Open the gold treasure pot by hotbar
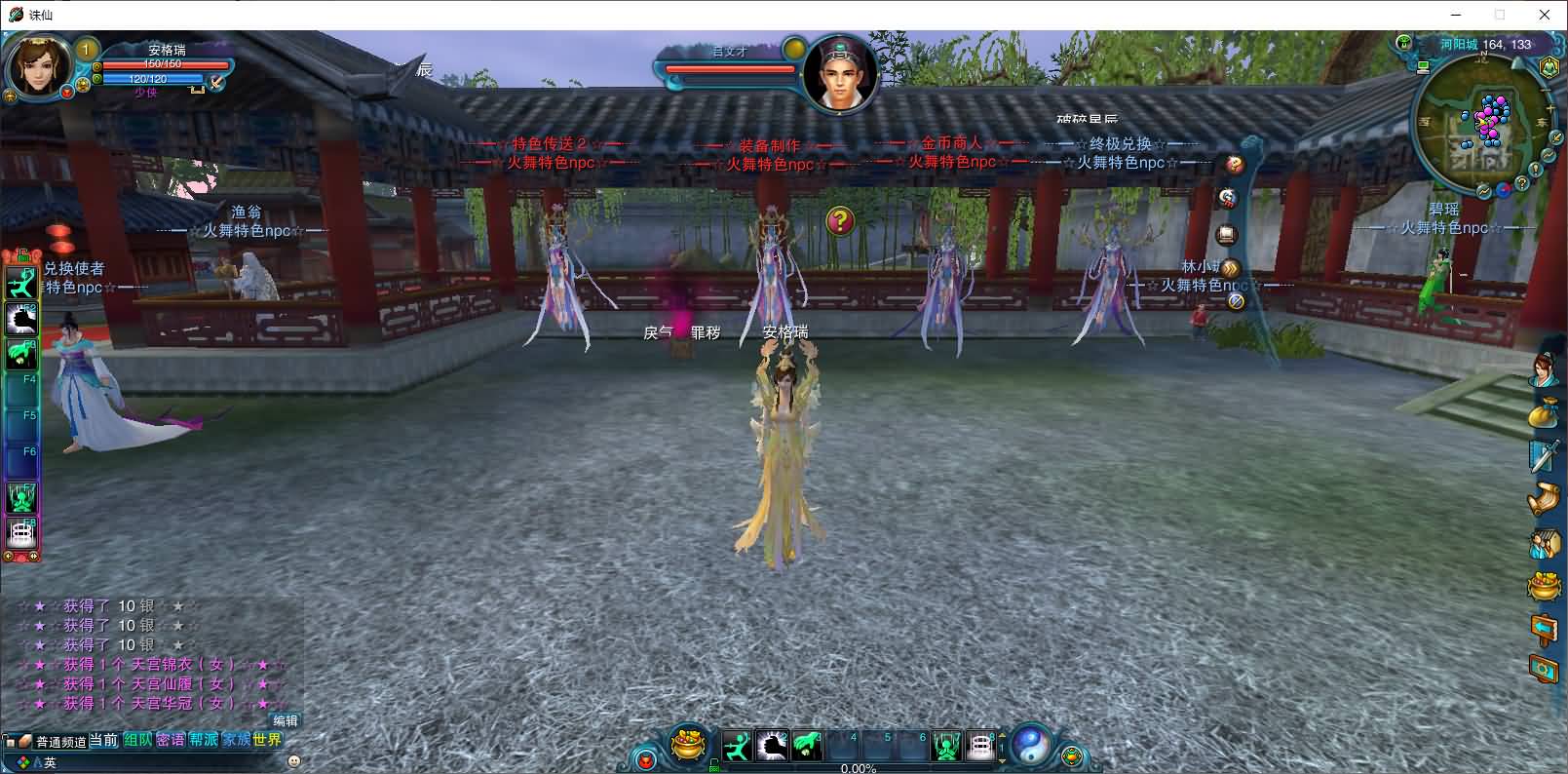The height and width of the screenshot is (774, 1568). 689,746
